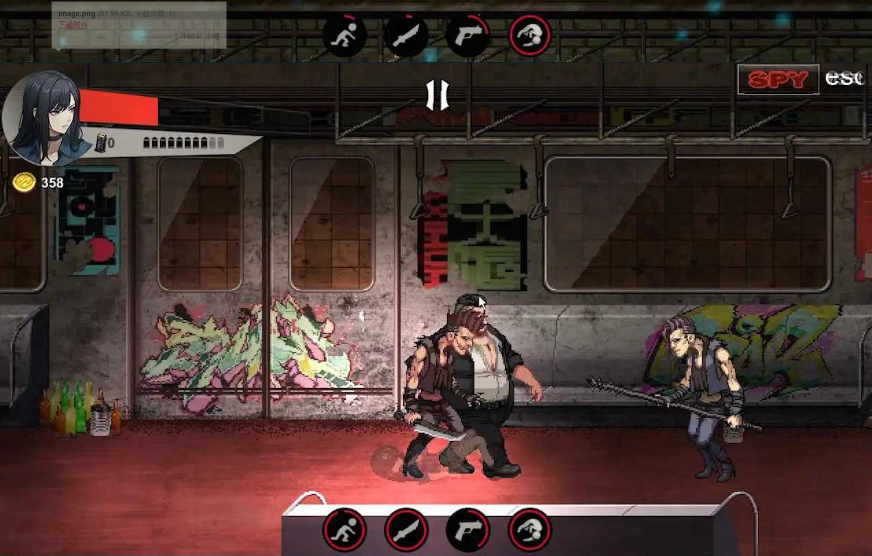Activate the crouching figure skill on the white panel
The width and height of the screenshot is (872, 556).
(345, 529)
